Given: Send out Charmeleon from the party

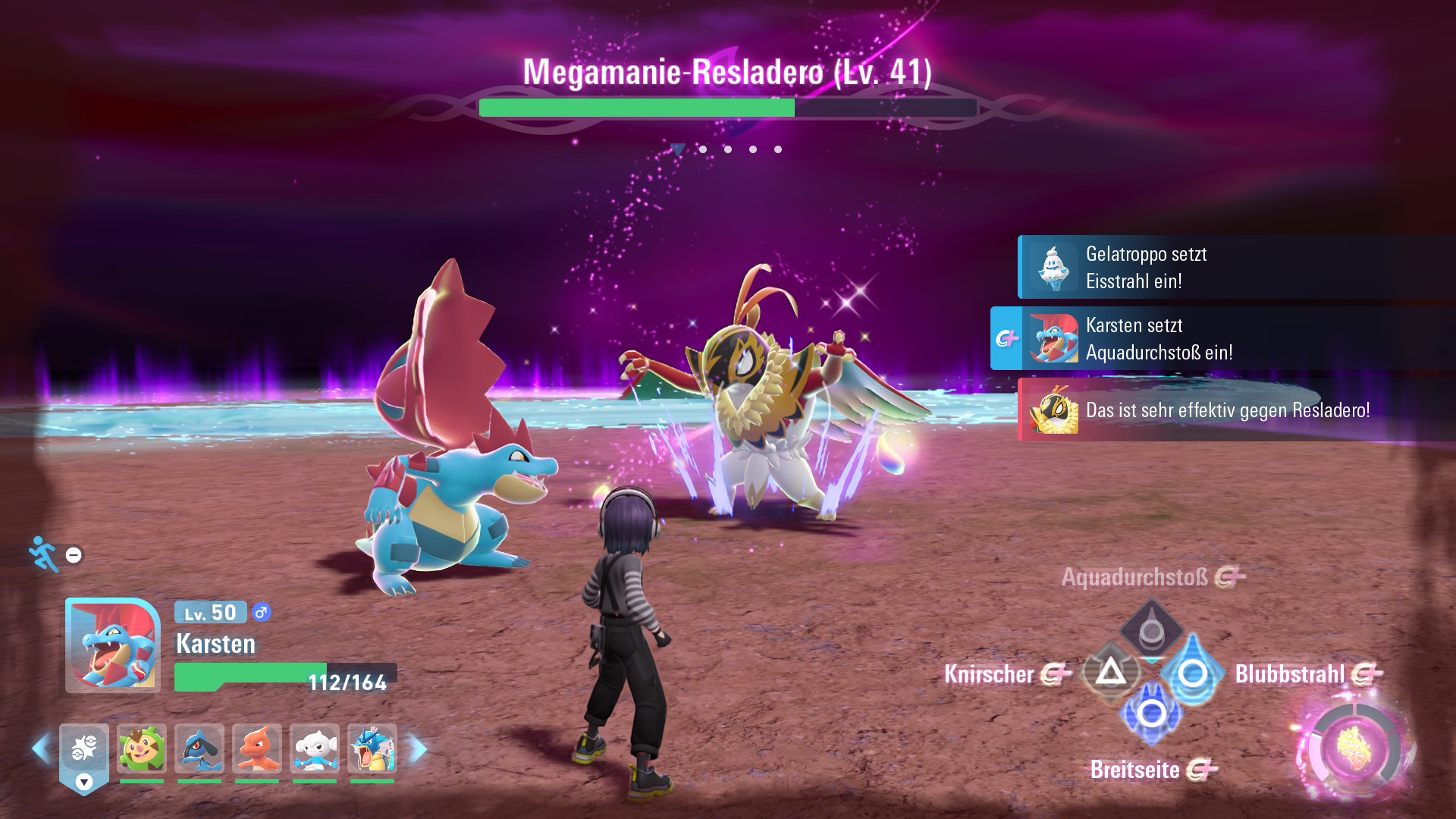Looking at the screenshot, I should tap(257, 749).
